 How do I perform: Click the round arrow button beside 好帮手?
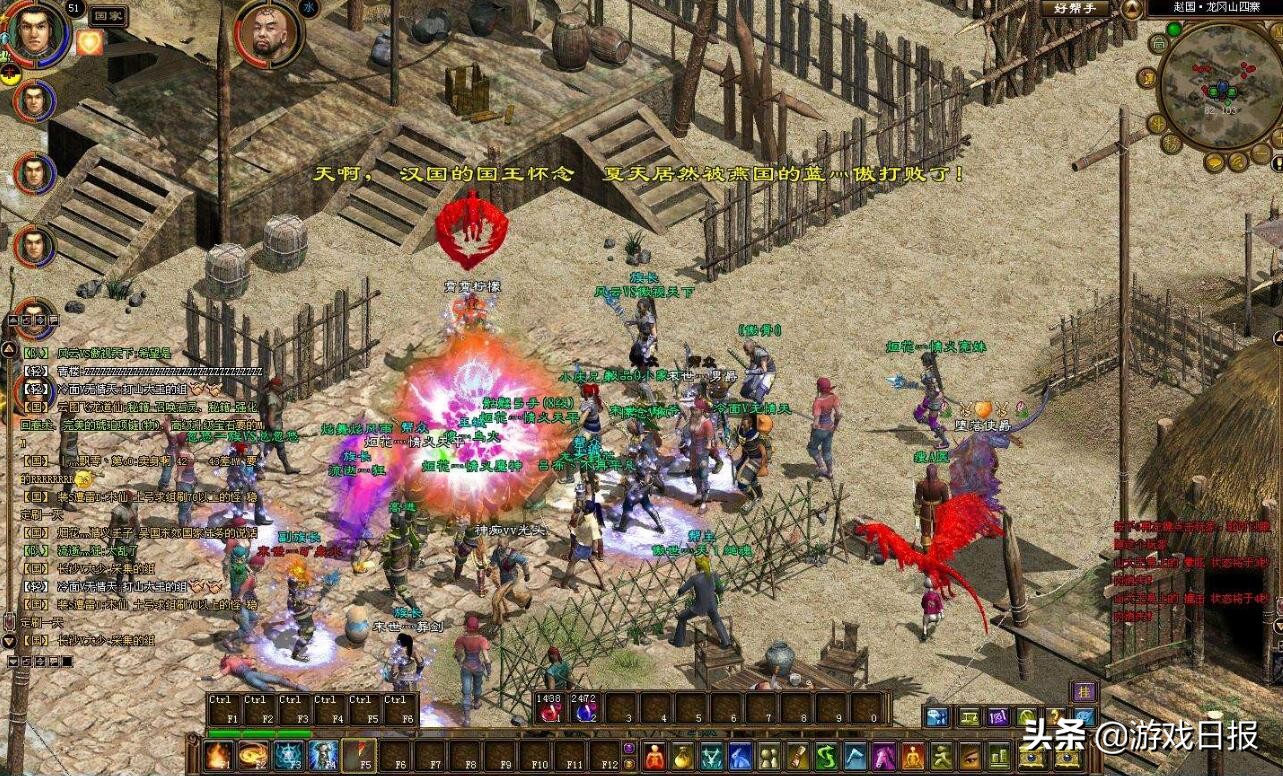tap(1131, 9)
